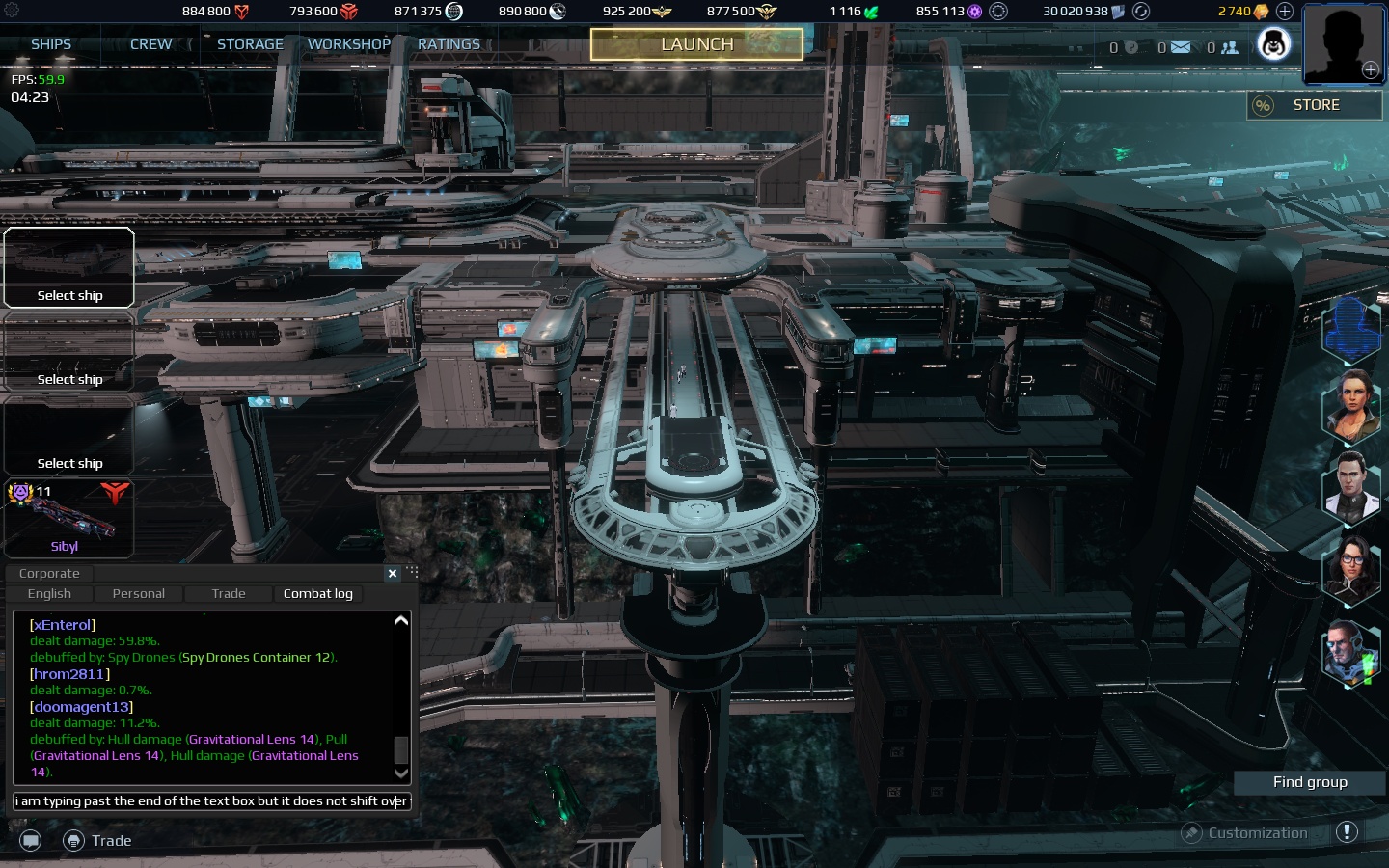Open the mail envelope icon
This screenshot has width=1389, height=868.
point(1180,47)
